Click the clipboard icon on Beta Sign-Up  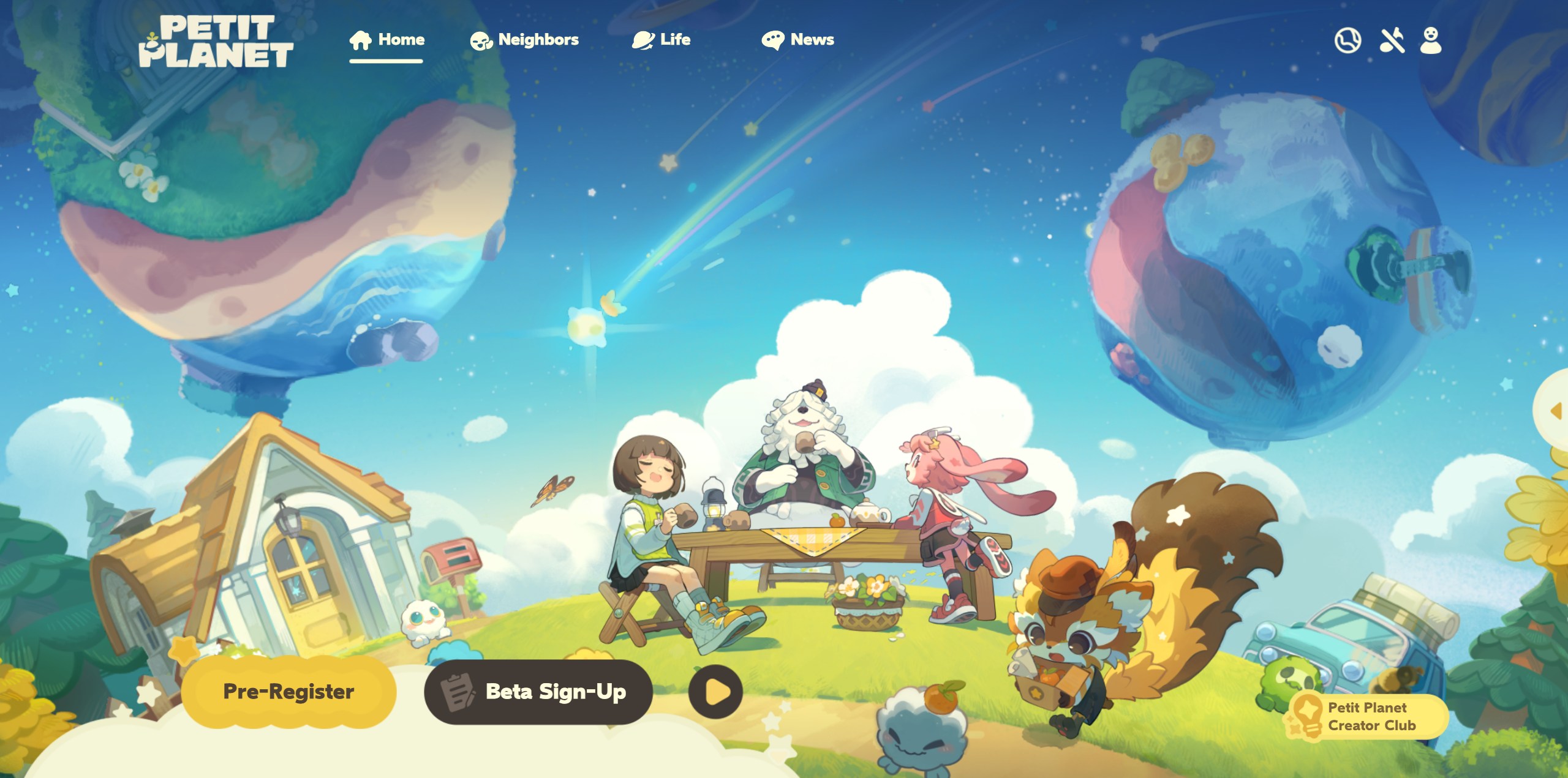click(x=459, y=690)
